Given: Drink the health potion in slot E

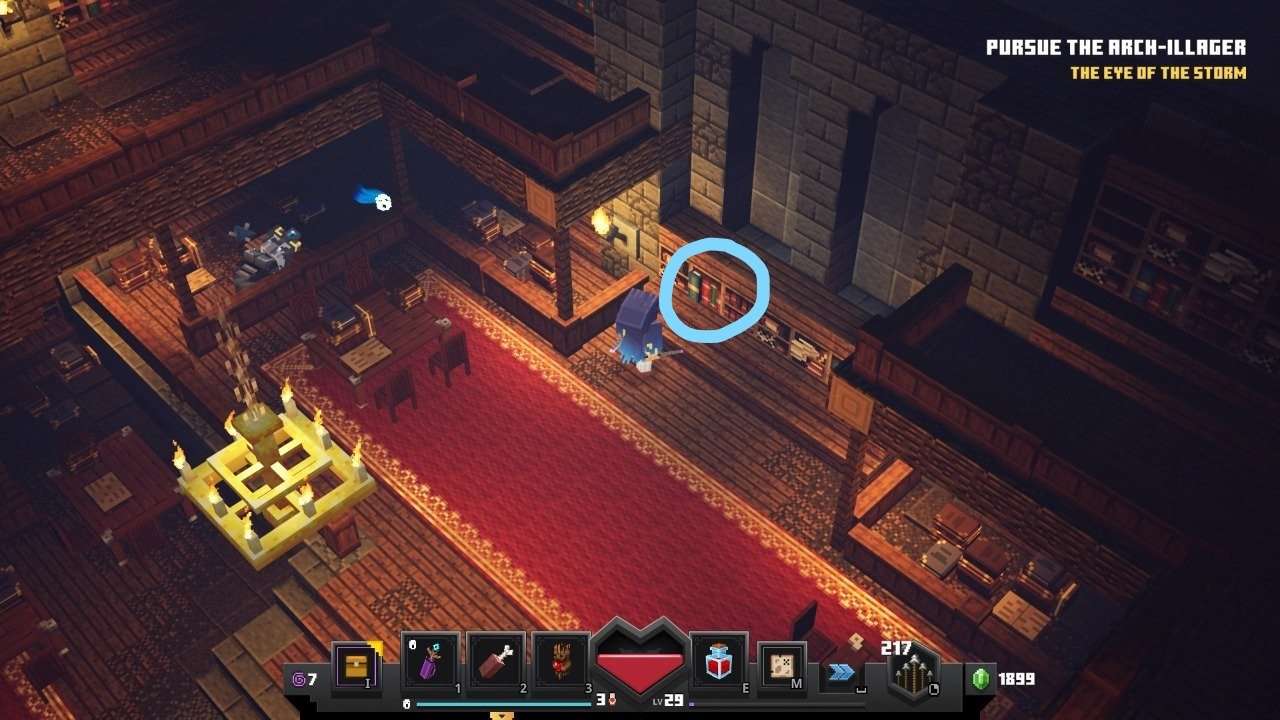Looking at the screenshot, I should click(716, 665).
